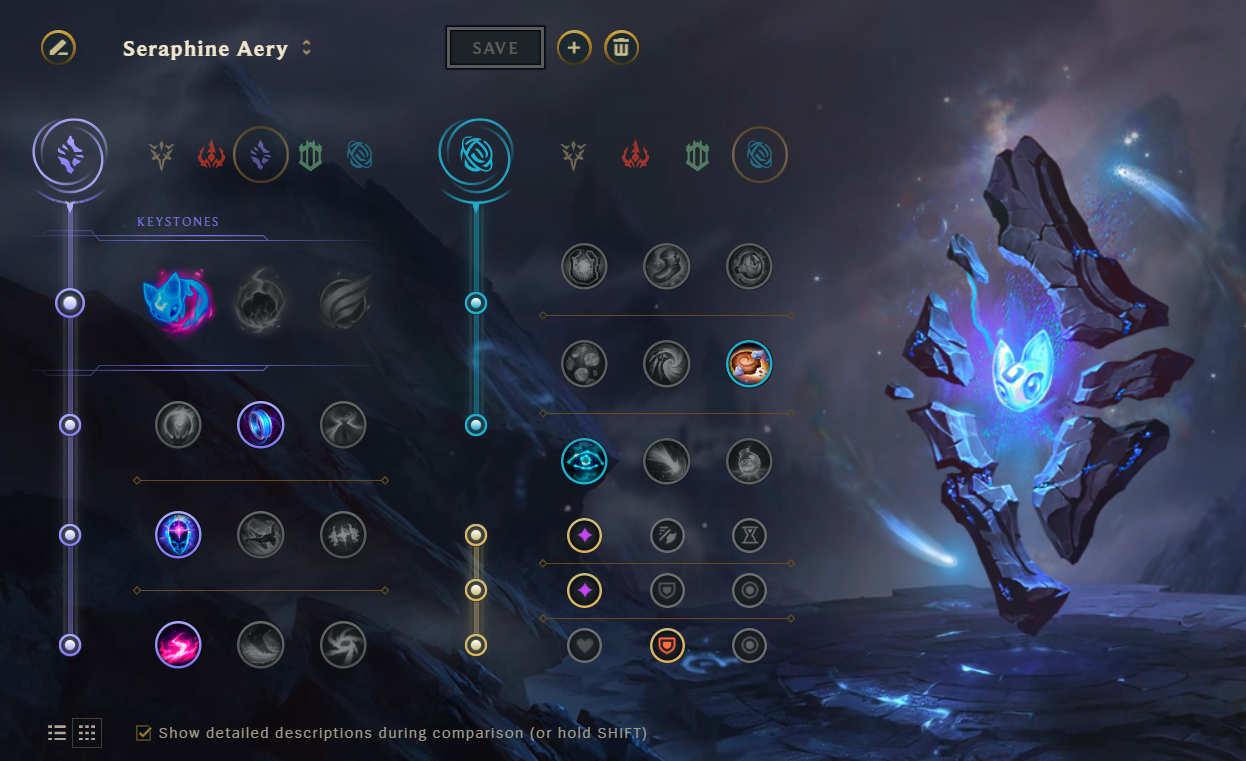Select the hourglass ability haste shard
The height and width of the screenshot is (761, 1246).
tap(749, 536)
